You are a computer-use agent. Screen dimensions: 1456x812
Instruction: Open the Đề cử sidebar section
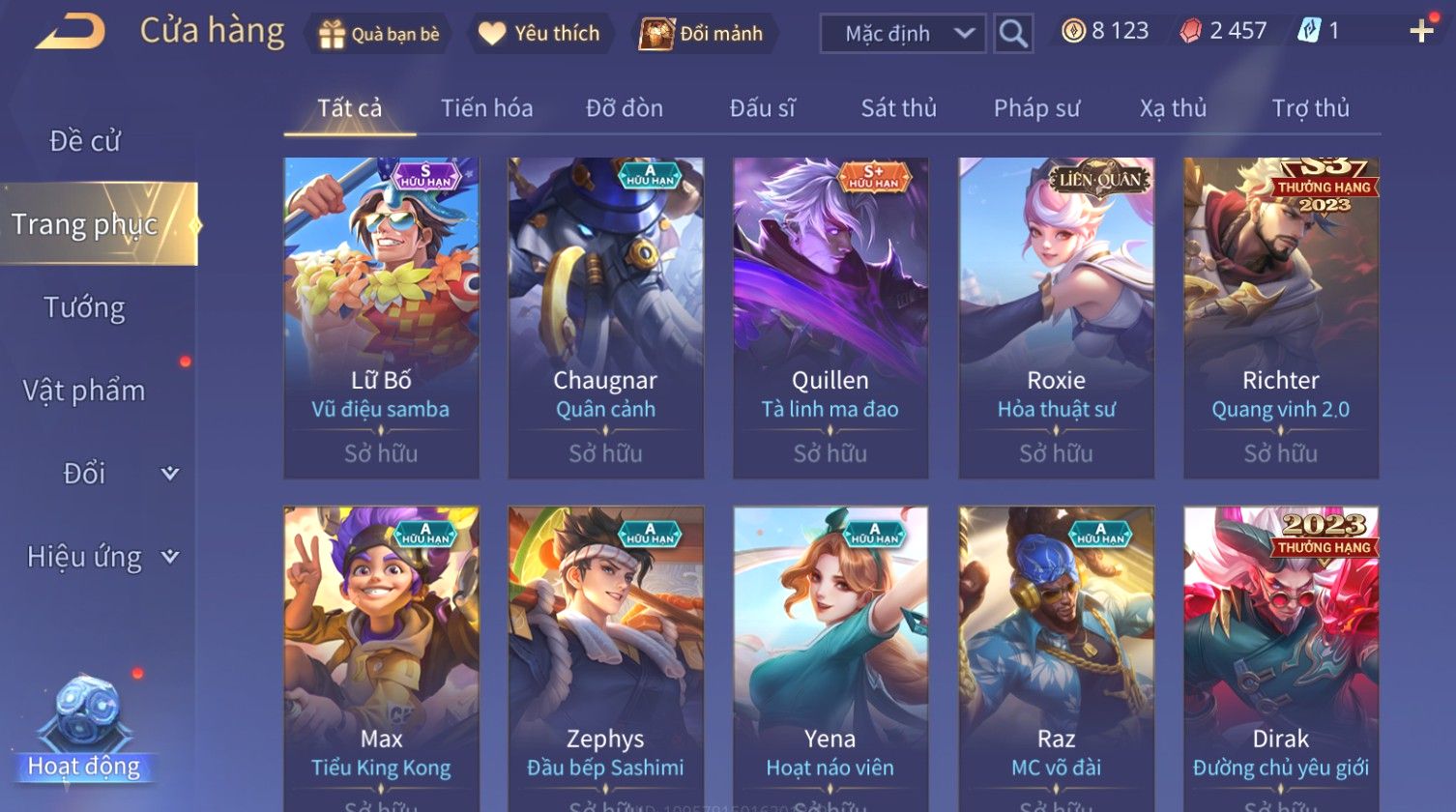(x=85, y=141)
